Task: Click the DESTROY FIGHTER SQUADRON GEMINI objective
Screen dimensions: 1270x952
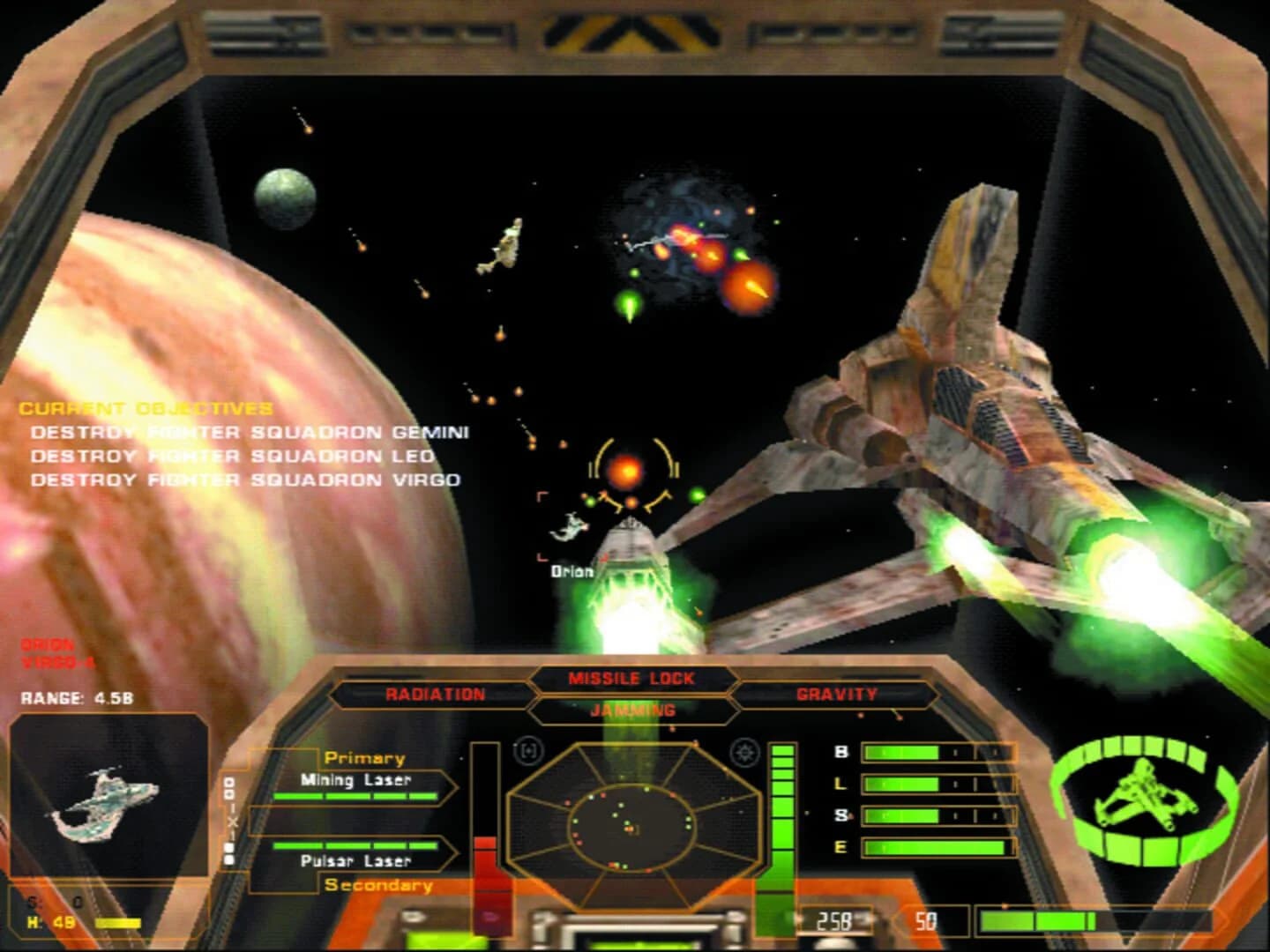Action: [x=250, y=432]
